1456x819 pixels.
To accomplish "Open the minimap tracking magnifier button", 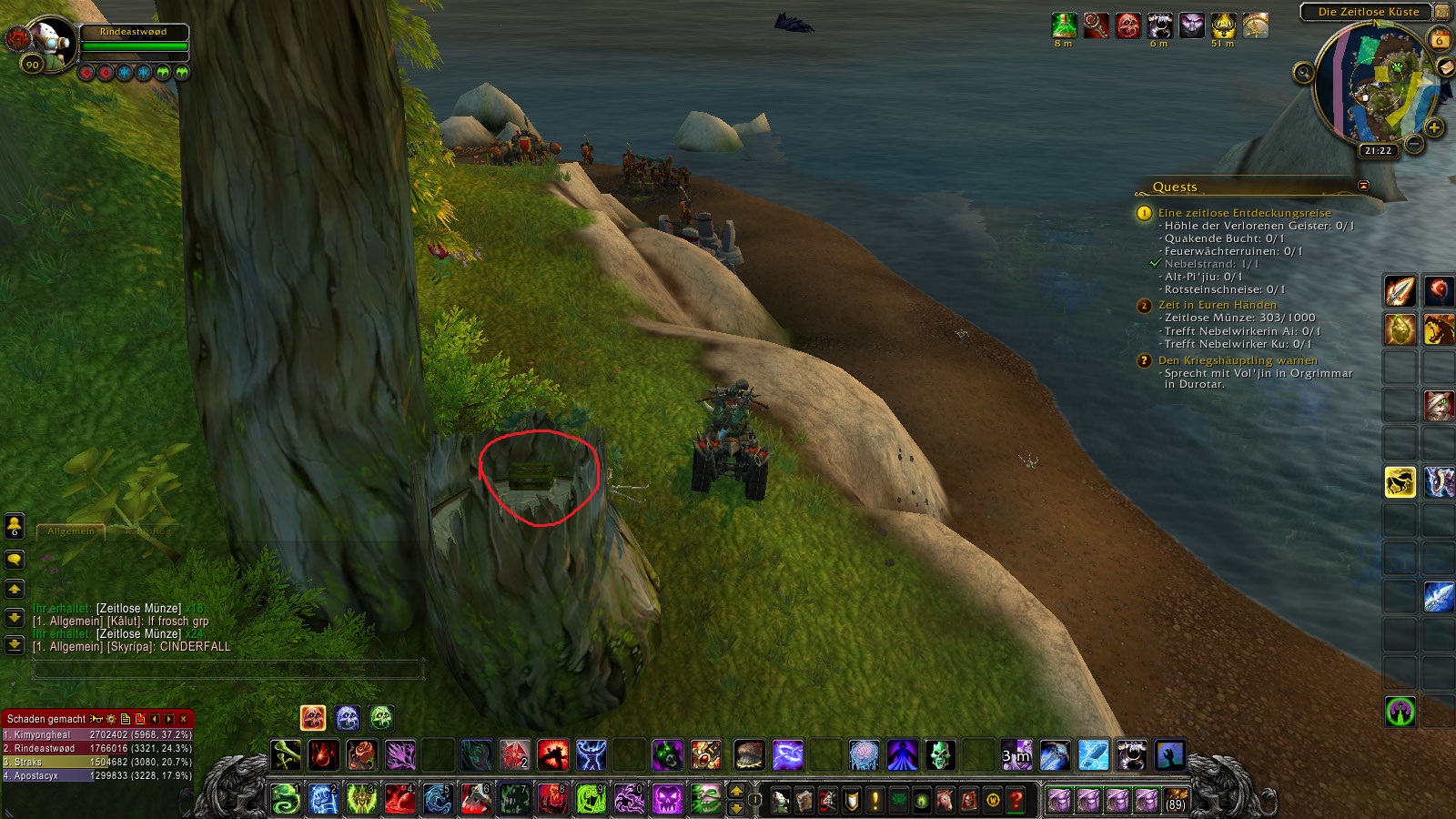I will click(1303, 73).
